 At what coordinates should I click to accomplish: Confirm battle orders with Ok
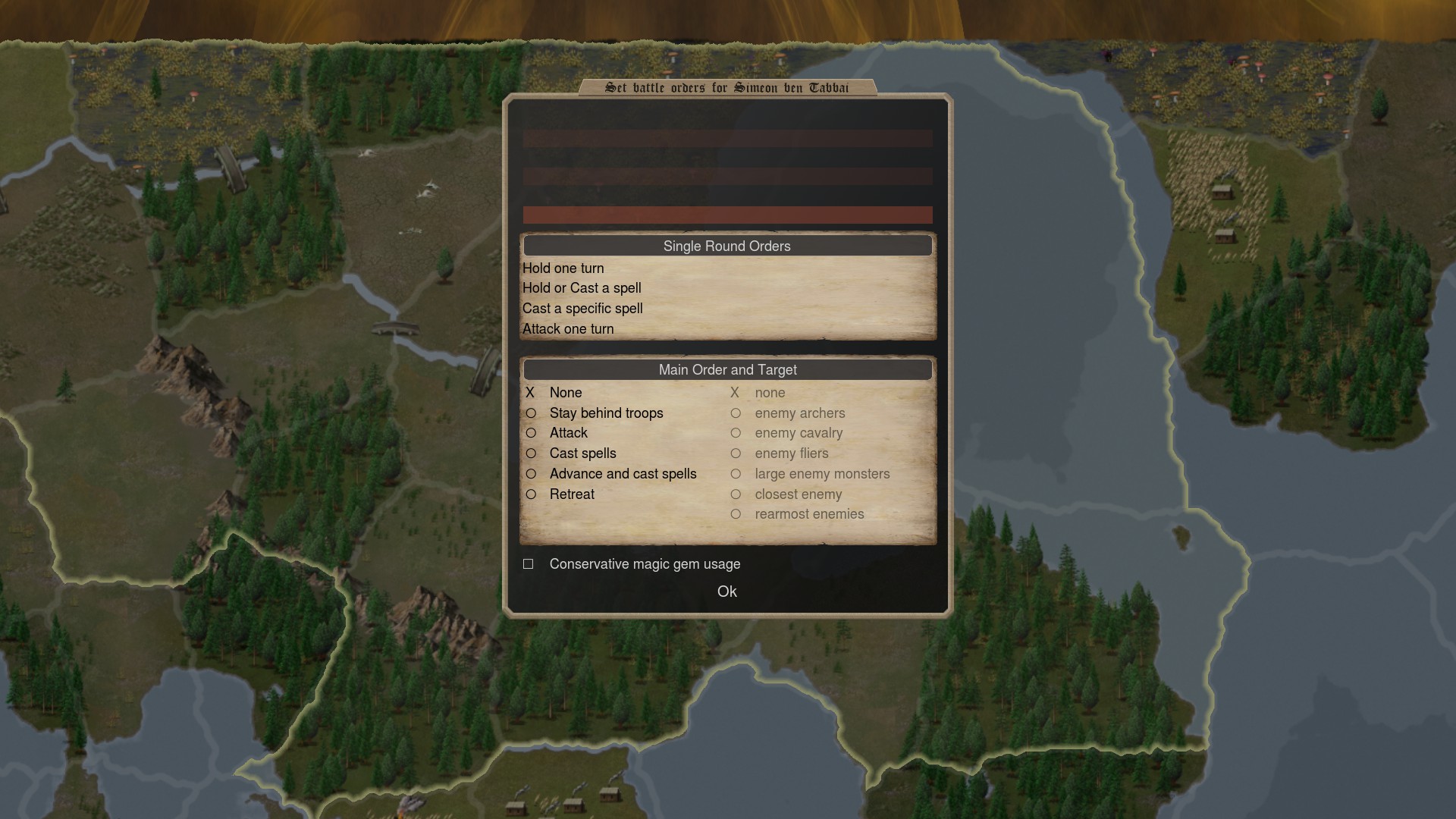click(x=726, y=591)
